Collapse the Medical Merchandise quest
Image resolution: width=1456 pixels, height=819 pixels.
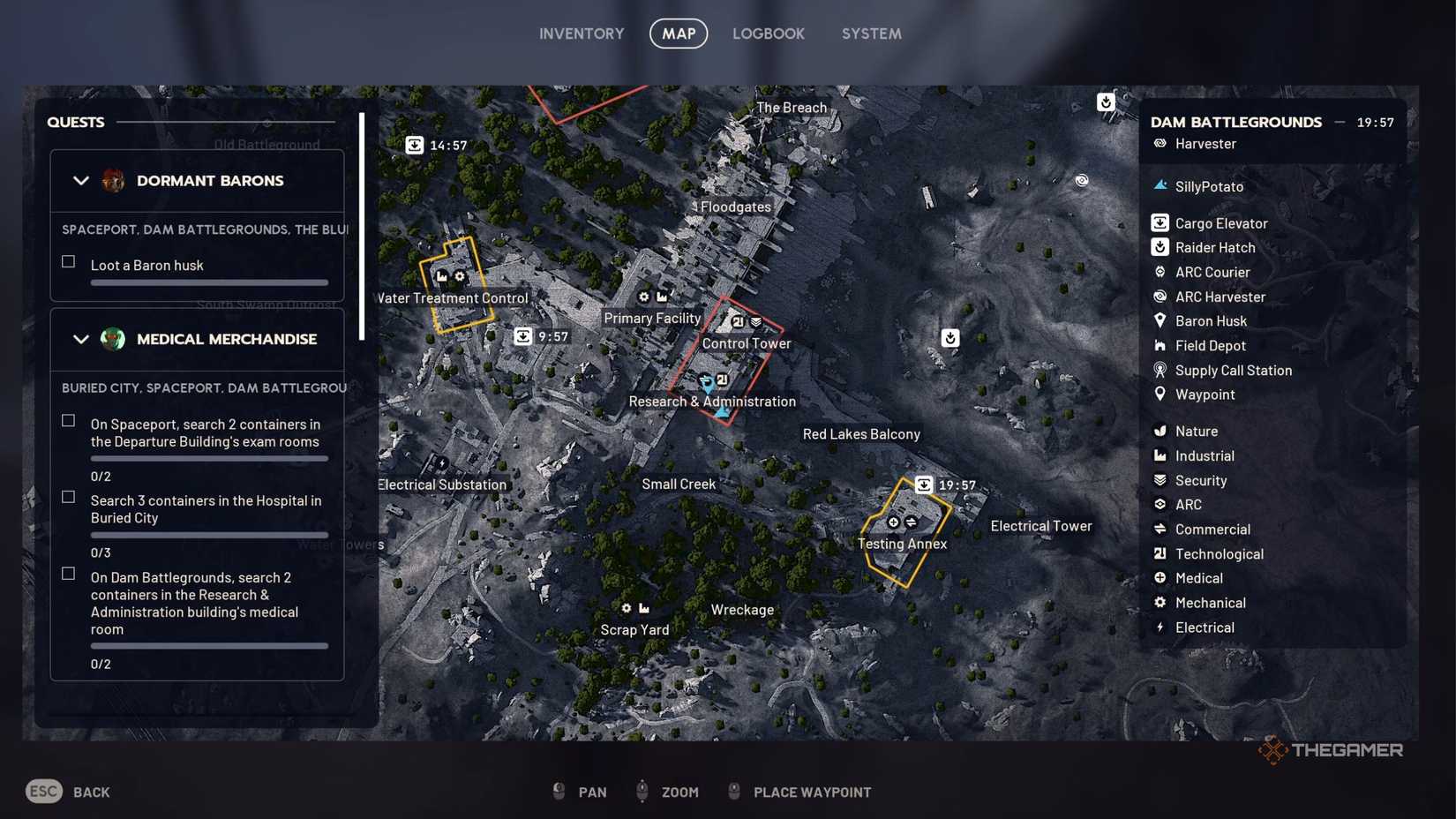pos(81,339)
